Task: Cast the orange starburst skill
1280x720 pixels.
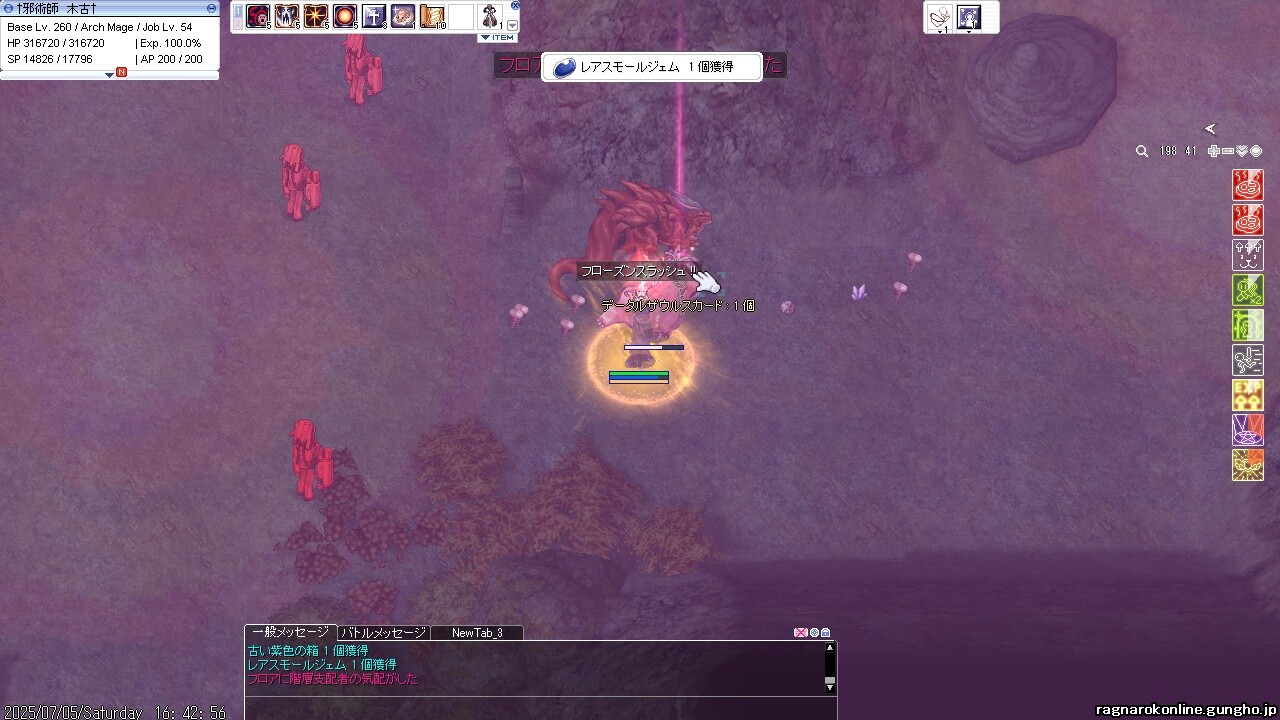Action: tap(316, 16)
